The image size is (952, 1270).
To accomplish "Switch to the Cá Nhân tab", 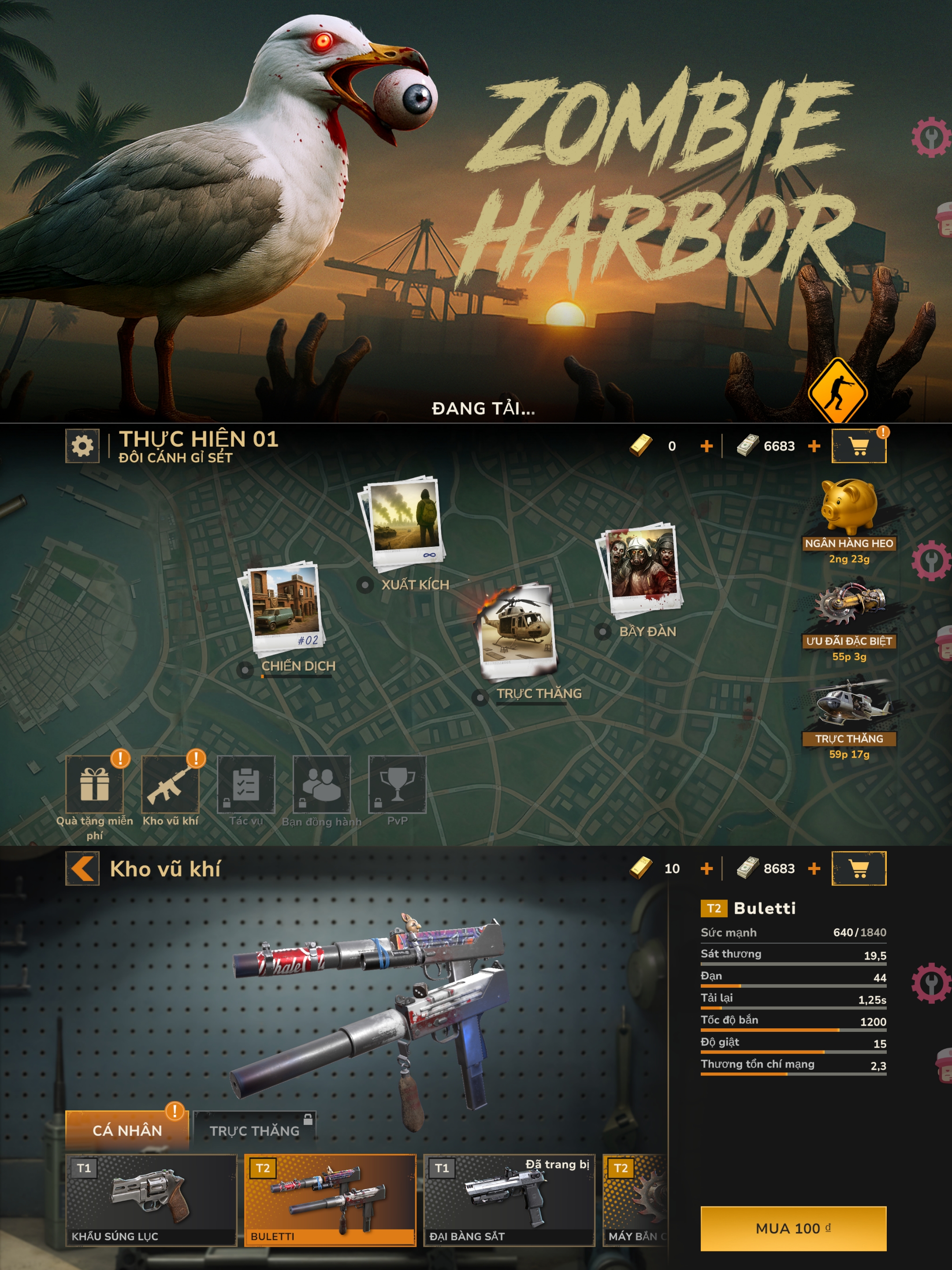I will click(127, 1130).
